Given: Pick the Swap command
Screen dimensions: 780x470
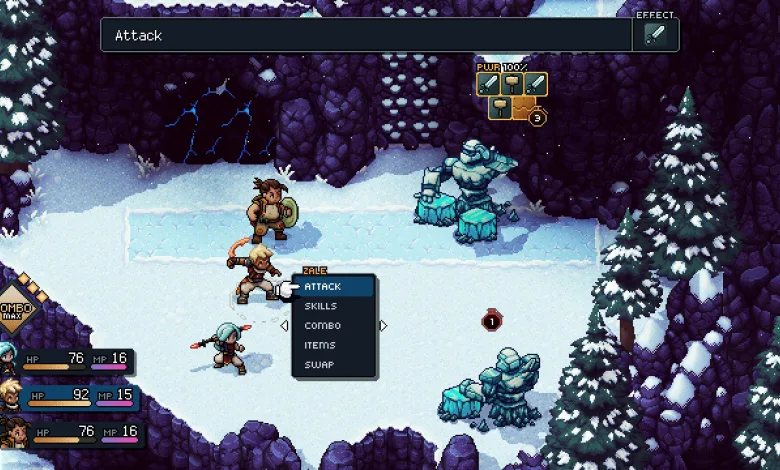Looking at the screenshot, I should [x=319, y=365].
